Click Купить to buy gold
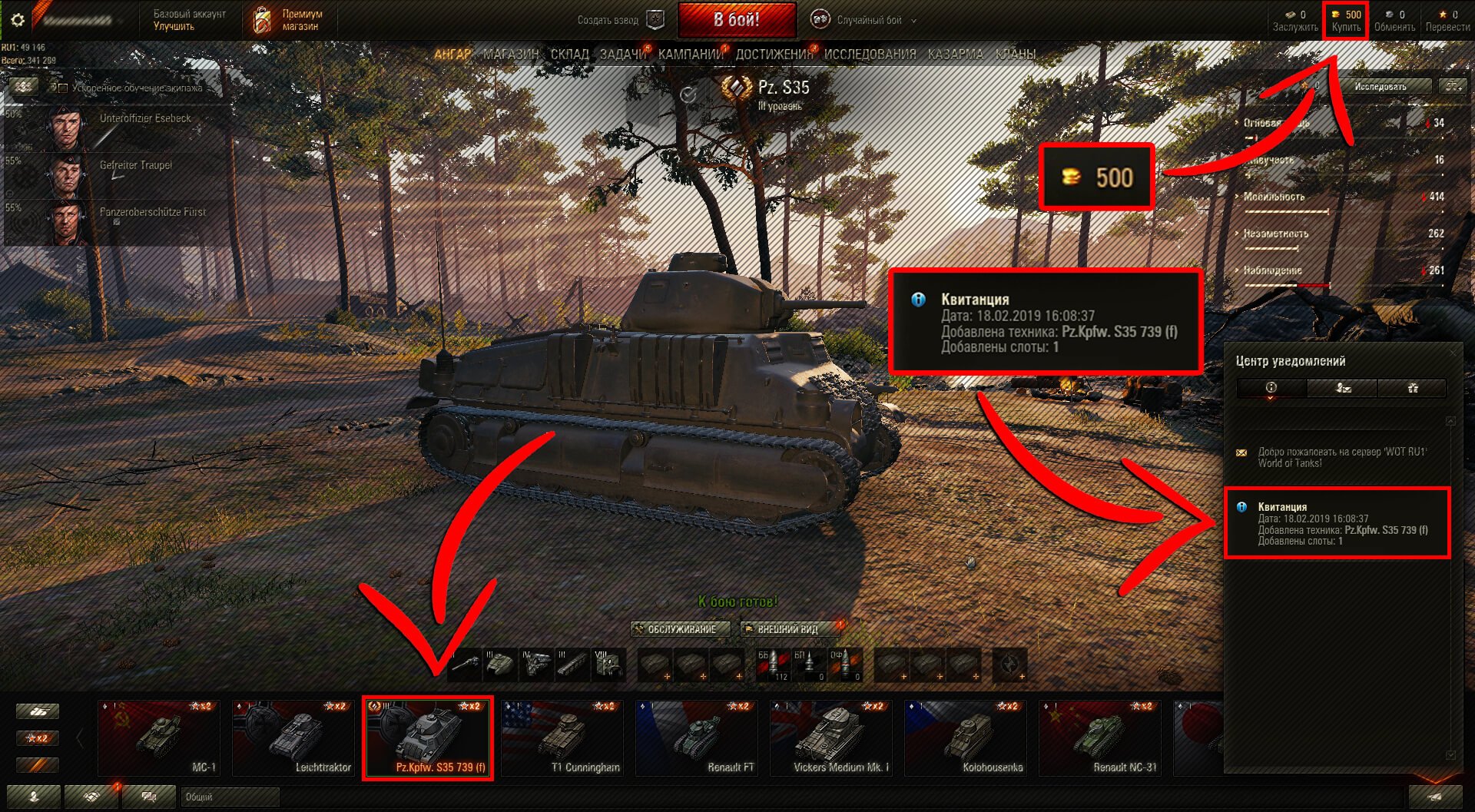This screenshot has height=812, width=1475. [x=1346, y=27]
